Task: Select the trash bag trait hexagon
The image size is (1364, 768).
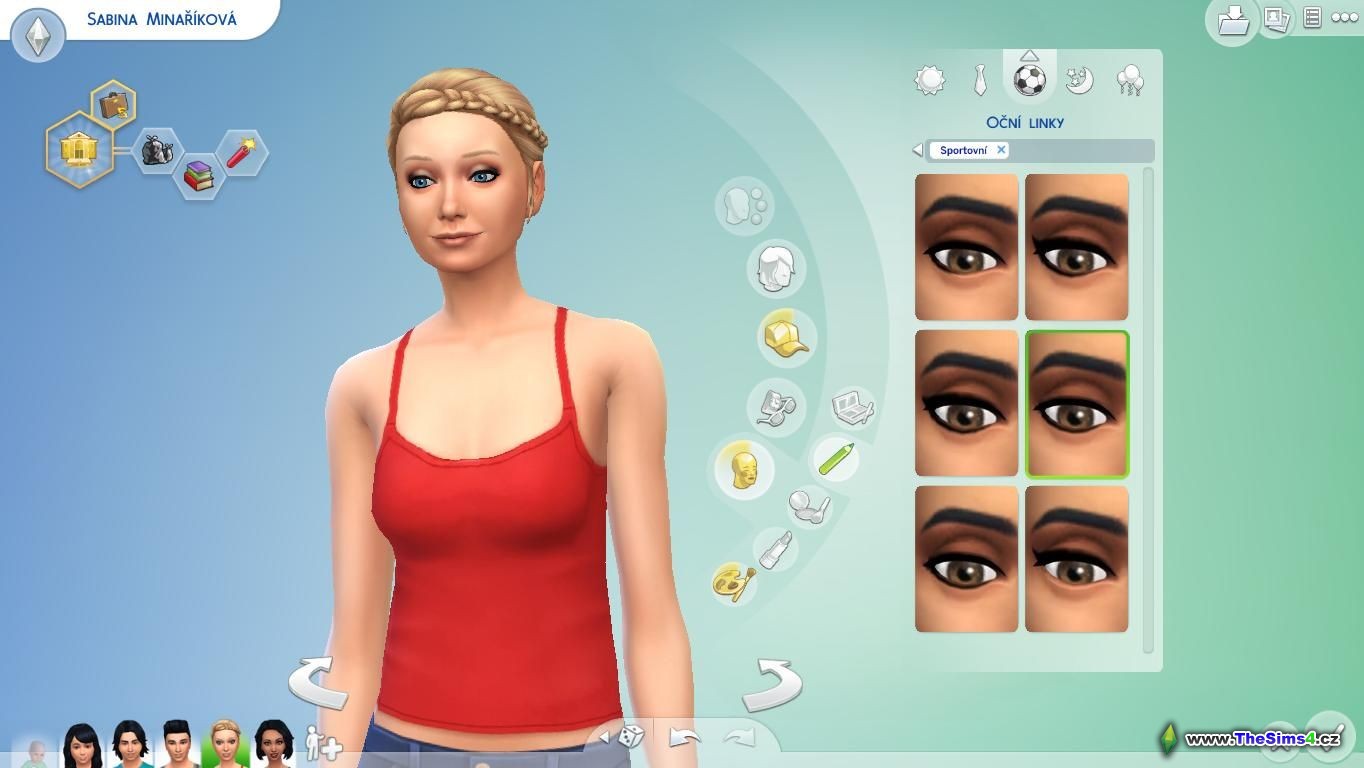Action: tap(157, 151)
